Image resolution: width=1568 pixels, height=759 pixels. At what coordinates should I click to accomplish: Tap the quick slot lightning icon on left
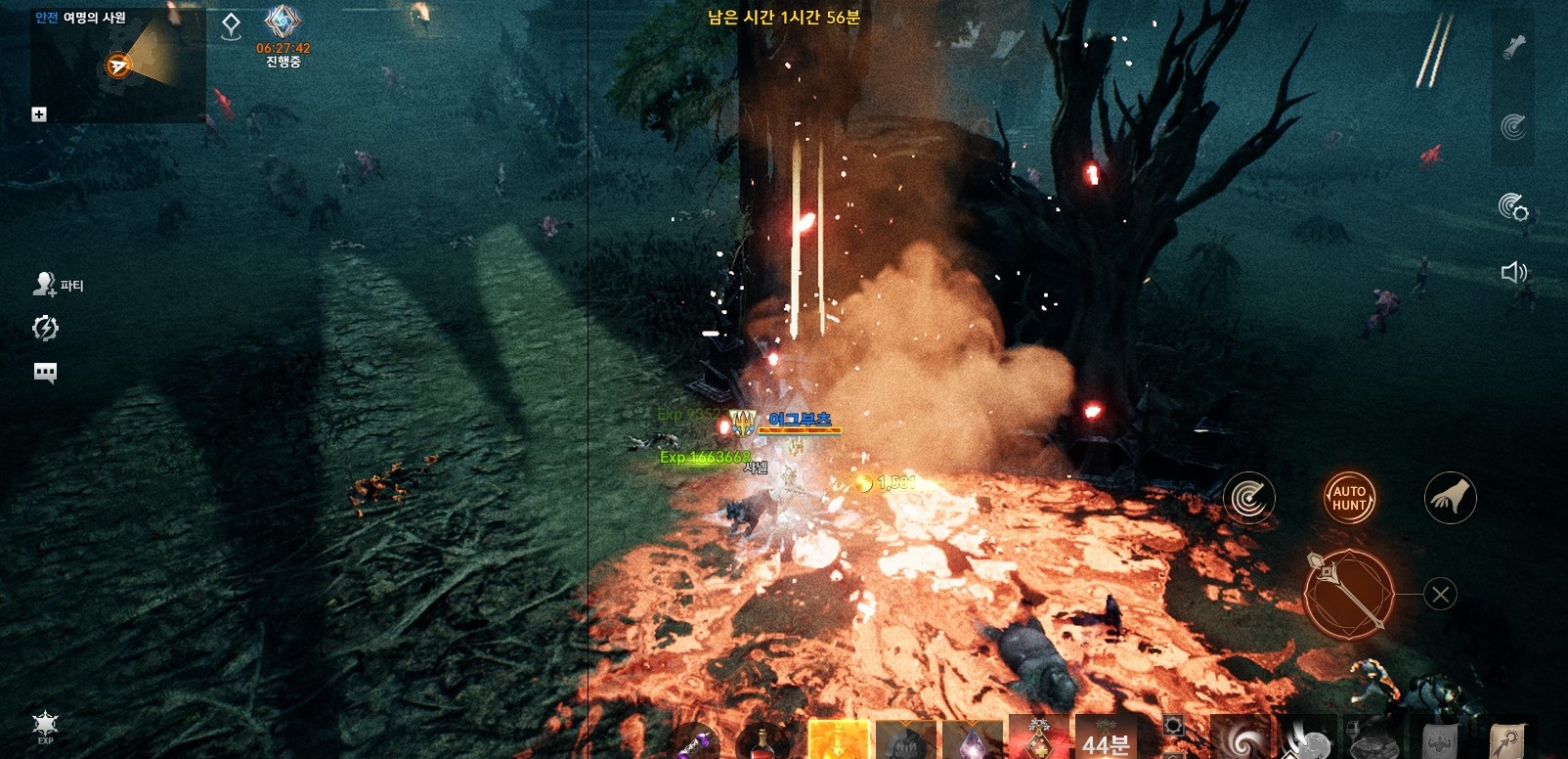coord(46,329)
